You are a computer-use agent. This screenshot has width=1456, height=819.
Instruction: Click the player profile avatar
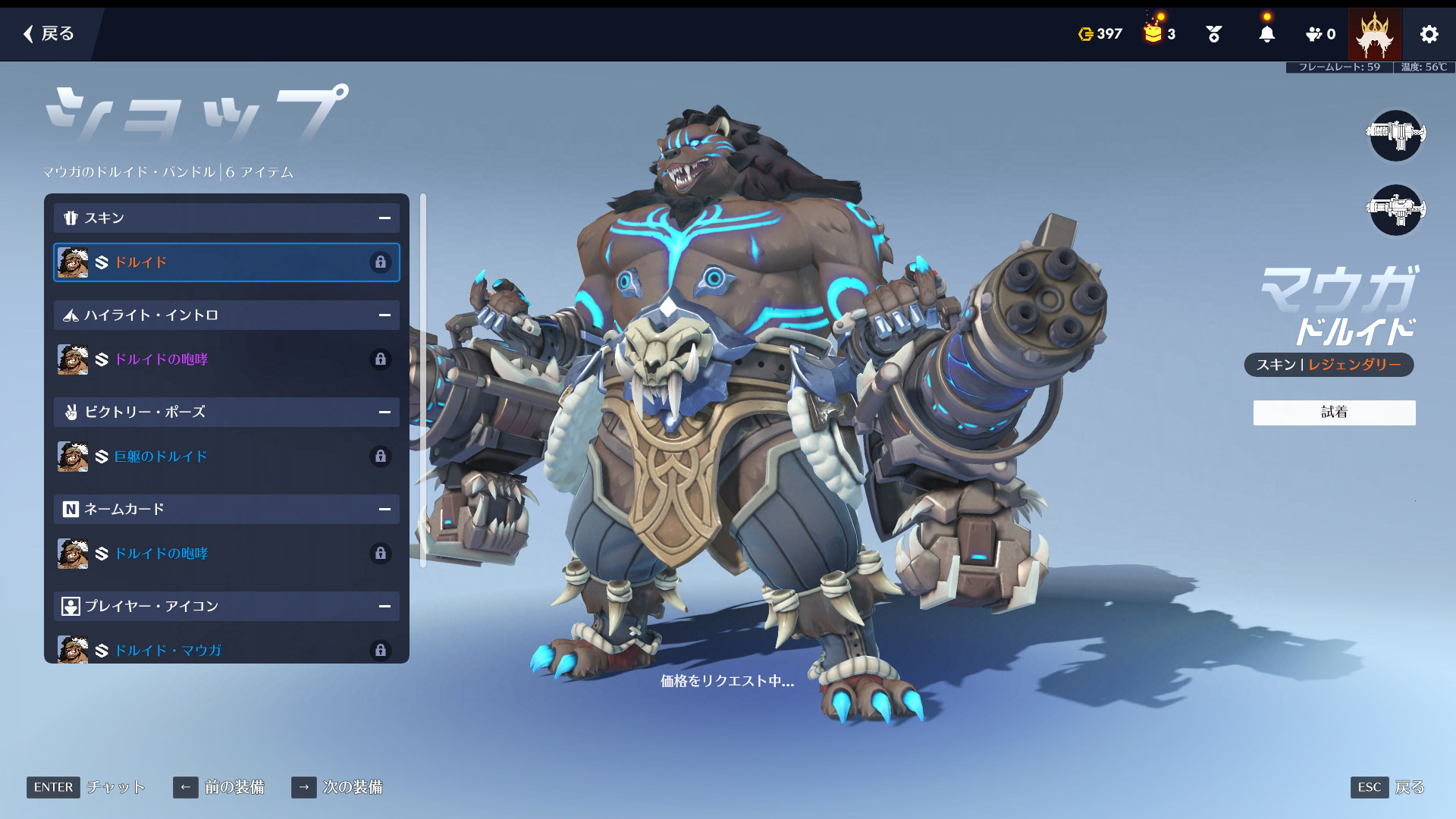click(1374, 34)
